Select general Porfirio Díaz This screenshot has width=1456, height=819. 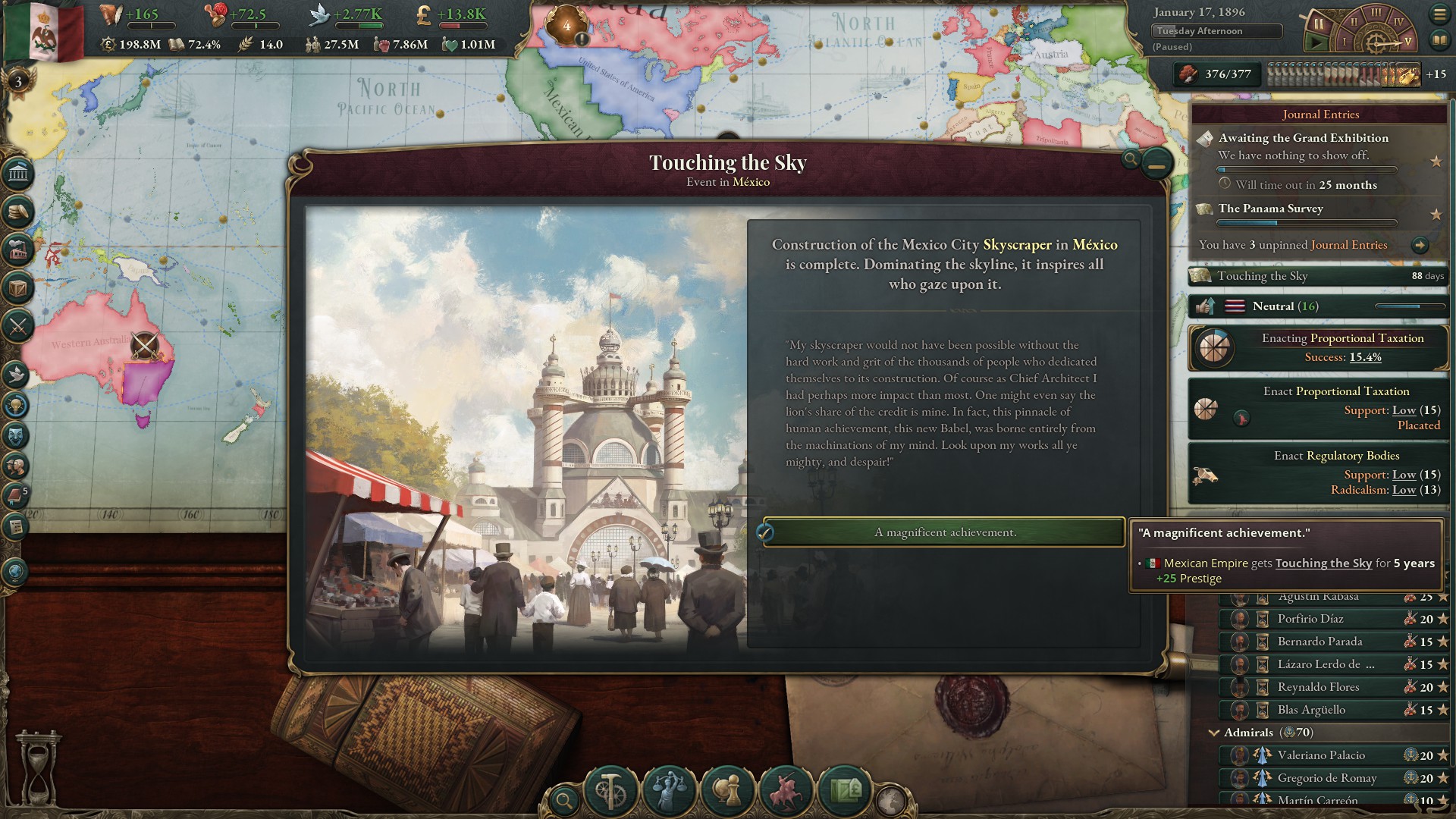[1310, 619]
